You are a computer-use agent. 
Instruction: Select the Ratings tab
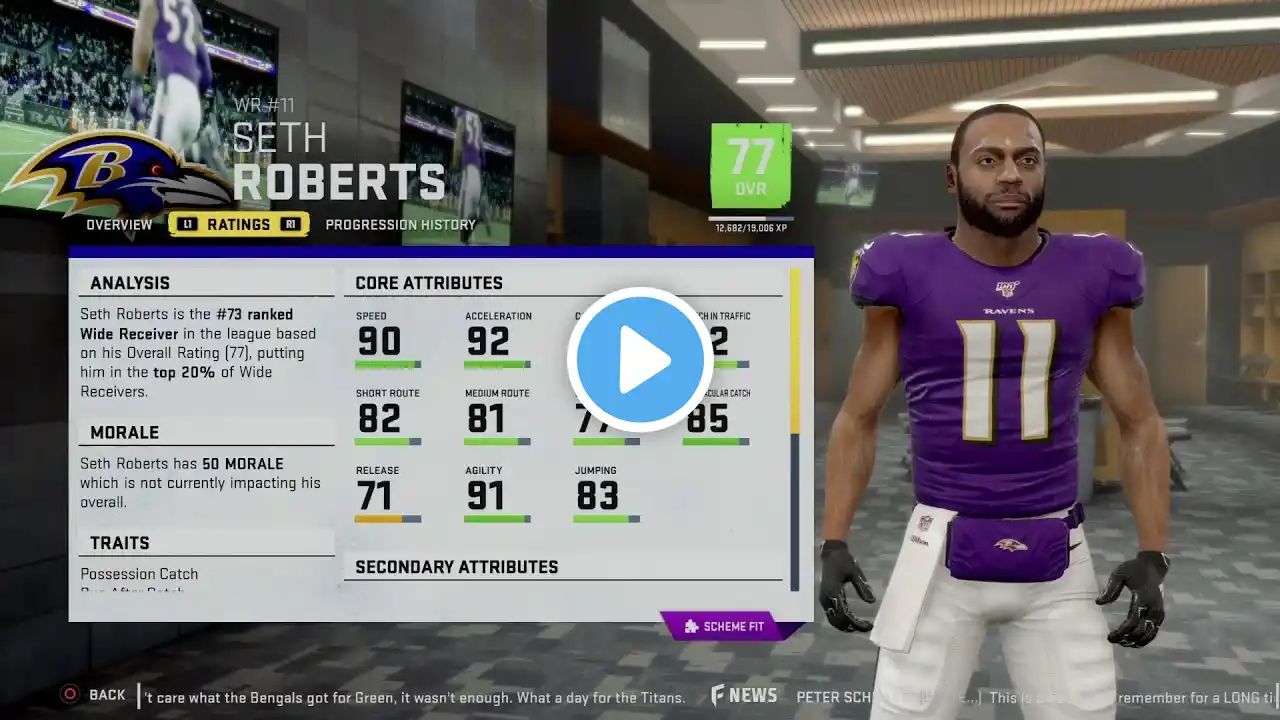pos(238,225)
